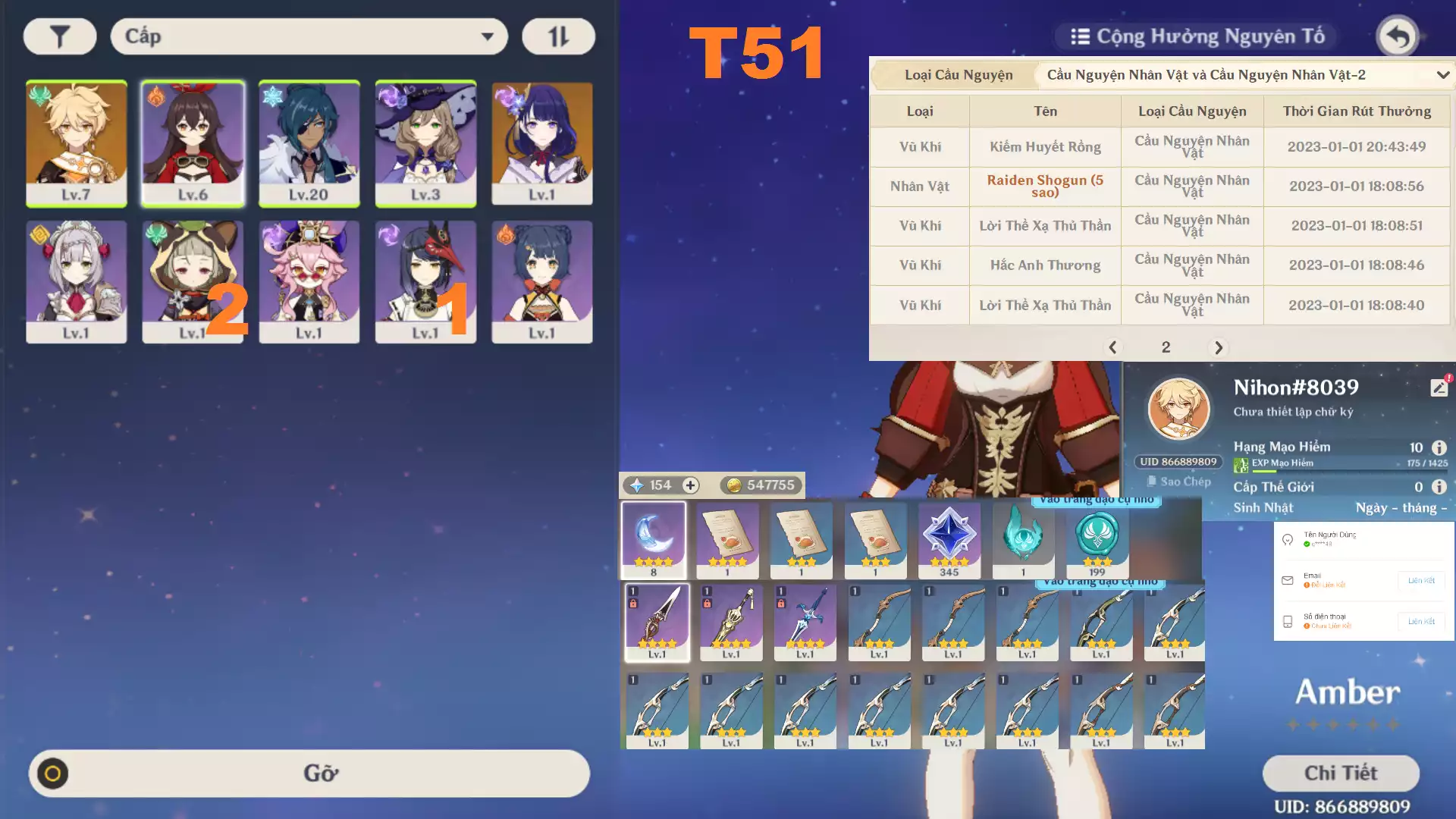Switch to the Loại Cầu Nguyện tab
This screenshot has width=1456, height=819.
pos(959,75)
